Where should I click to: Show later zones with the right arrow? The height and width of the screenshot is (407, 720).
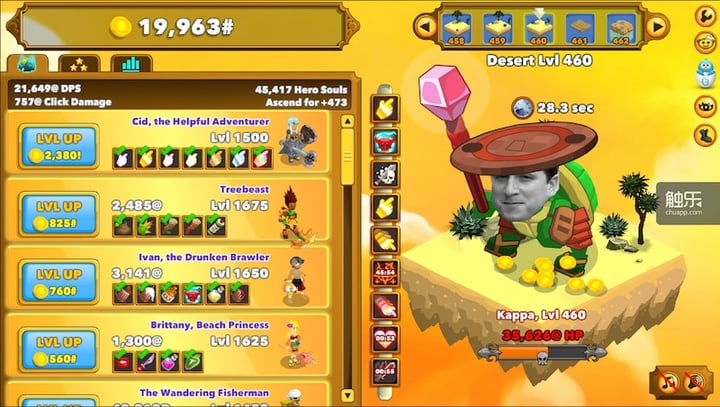(x=657, y=24)
